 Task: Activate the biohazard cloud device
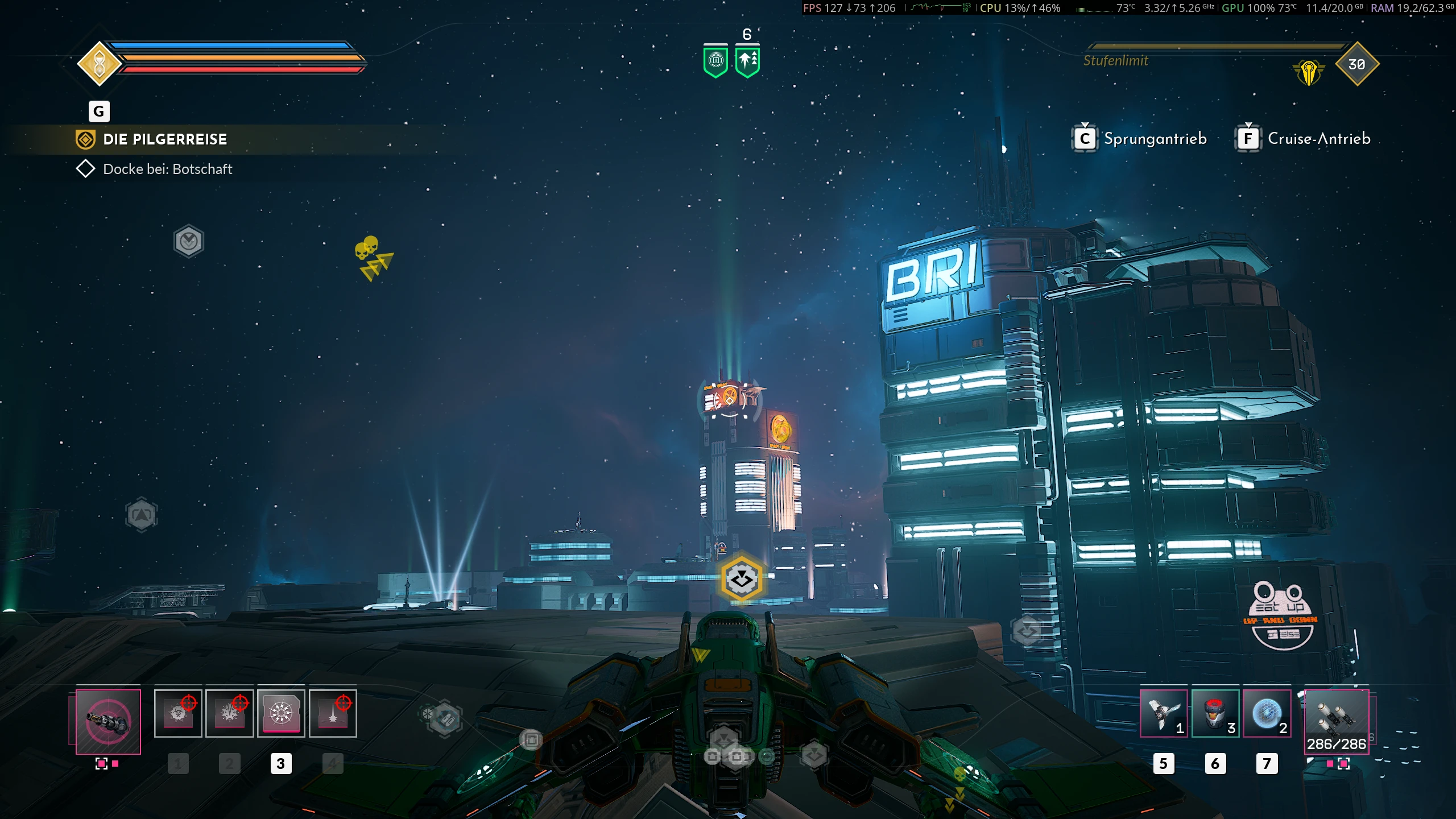point(178,714)
